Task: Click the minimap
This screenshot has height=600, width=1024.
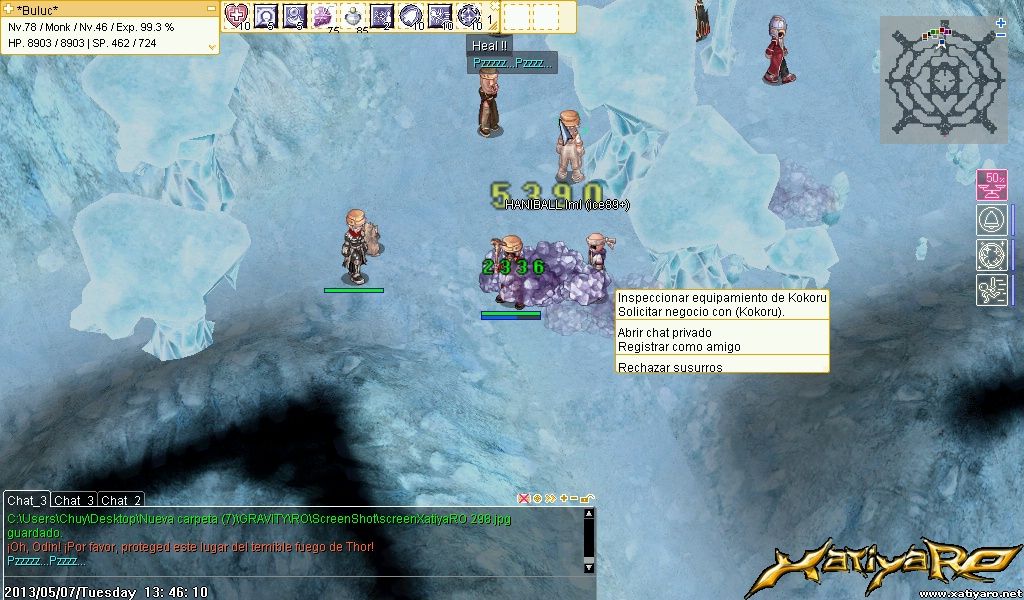Action: (942, 80)
